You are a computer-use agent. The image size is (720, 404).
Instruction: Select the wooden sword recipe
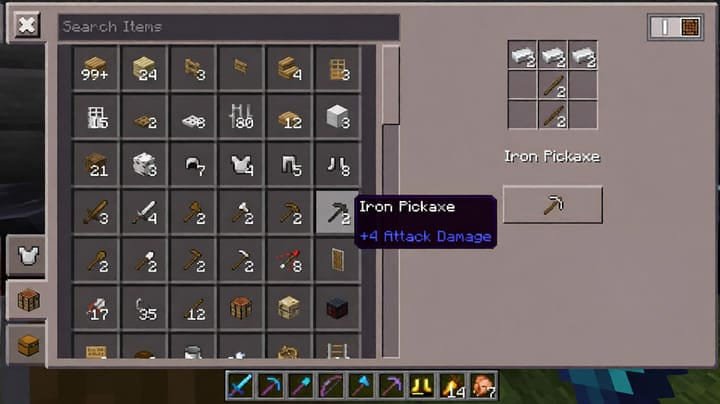96,211
